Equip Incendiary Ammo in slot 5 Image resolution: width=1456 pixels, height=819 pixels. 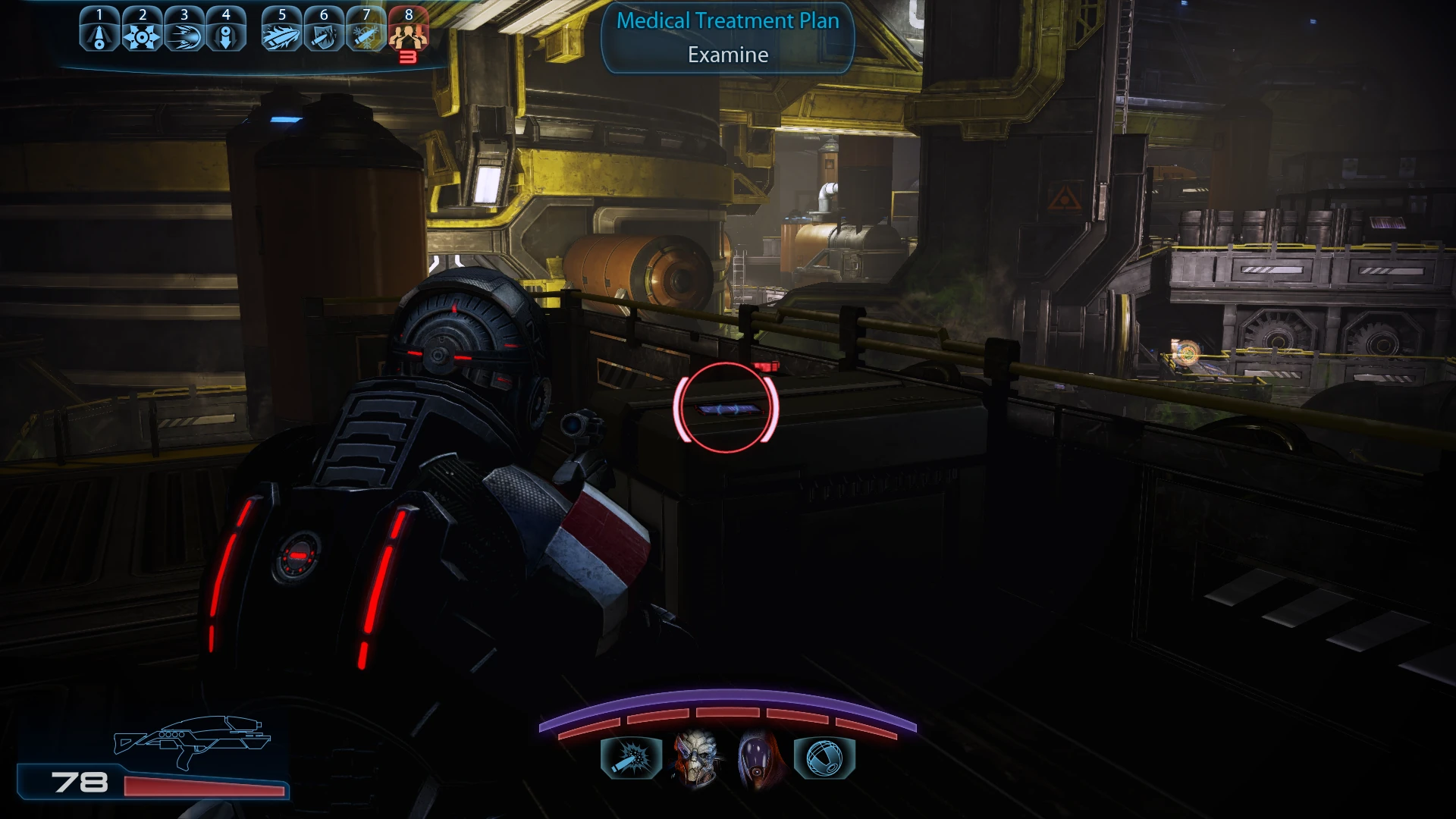281,35
